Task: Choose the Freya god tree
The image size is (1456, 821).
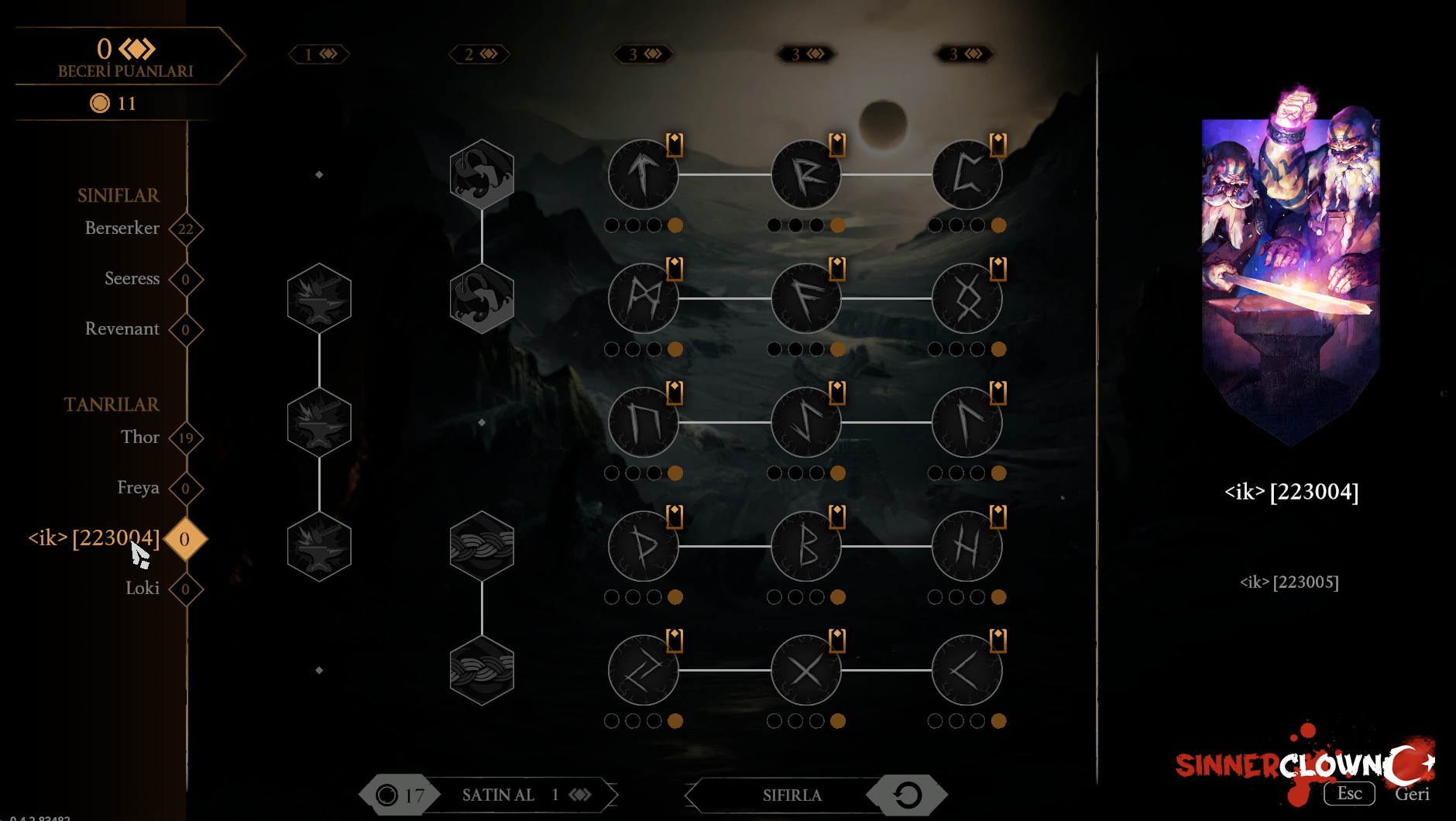Action: [138, 488]
